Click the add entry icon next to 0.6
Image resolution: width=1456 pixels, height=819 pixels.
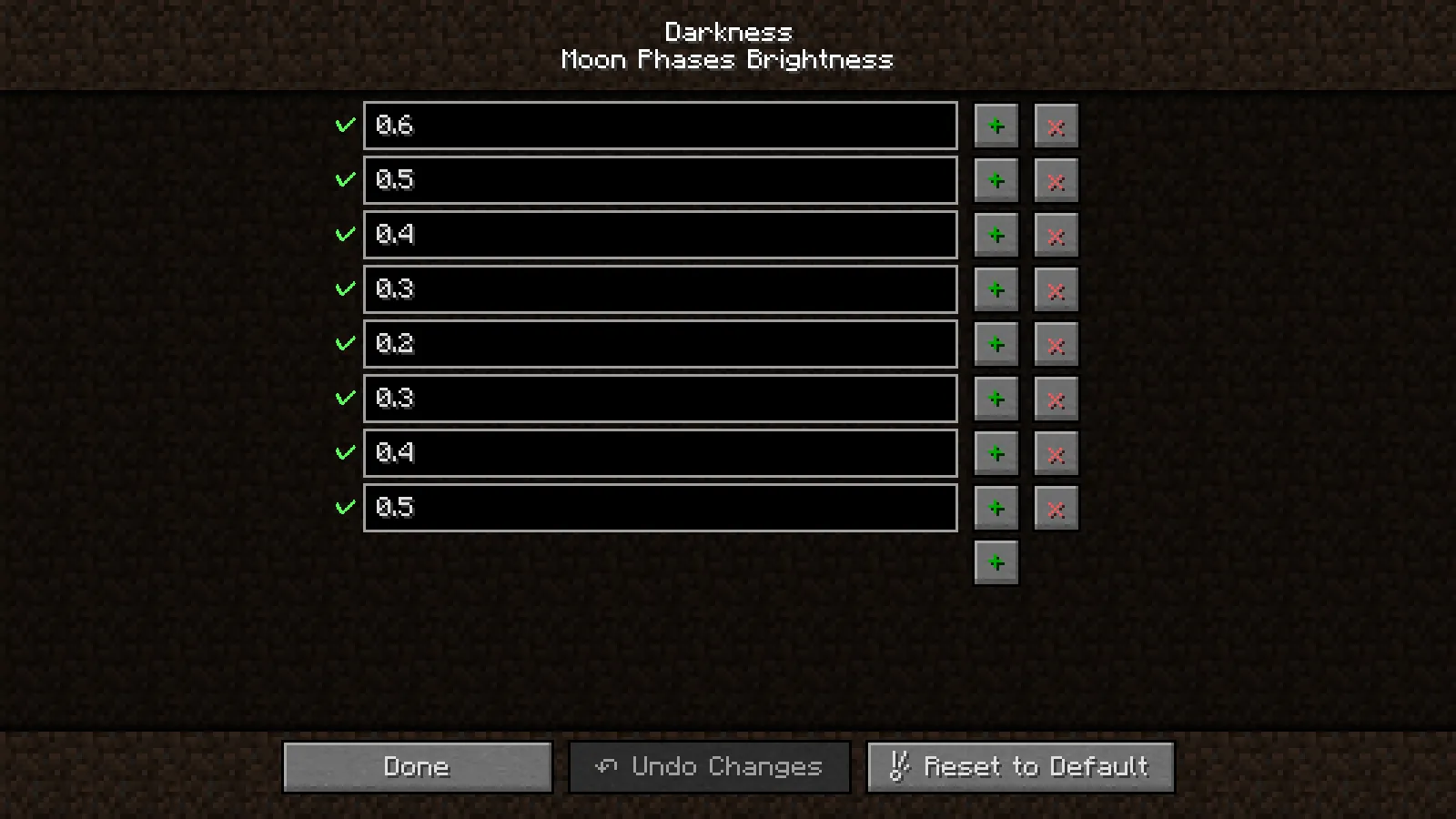[x=996, y=126]
